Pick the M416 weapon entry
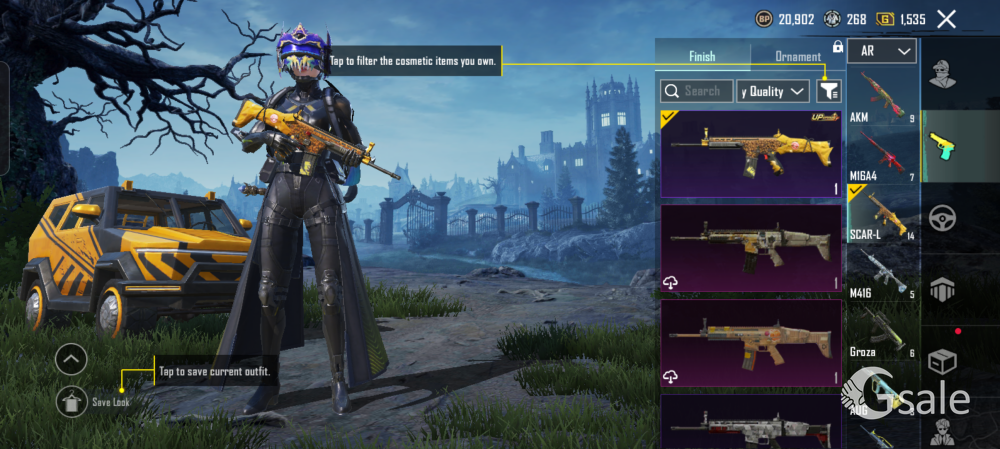This screenshot has width=1000, height=449. (x=882, y=272)
